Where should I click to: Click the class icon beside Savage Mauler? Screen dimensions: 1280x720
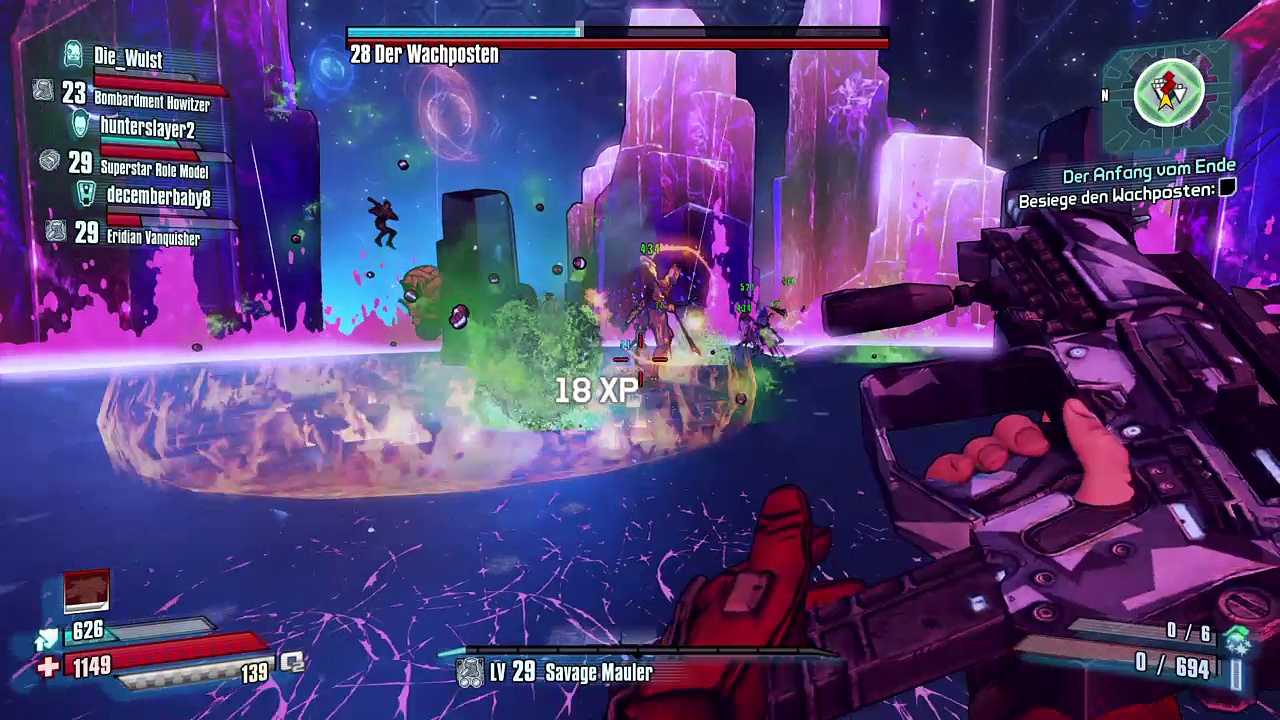click(x=470, y=673)
